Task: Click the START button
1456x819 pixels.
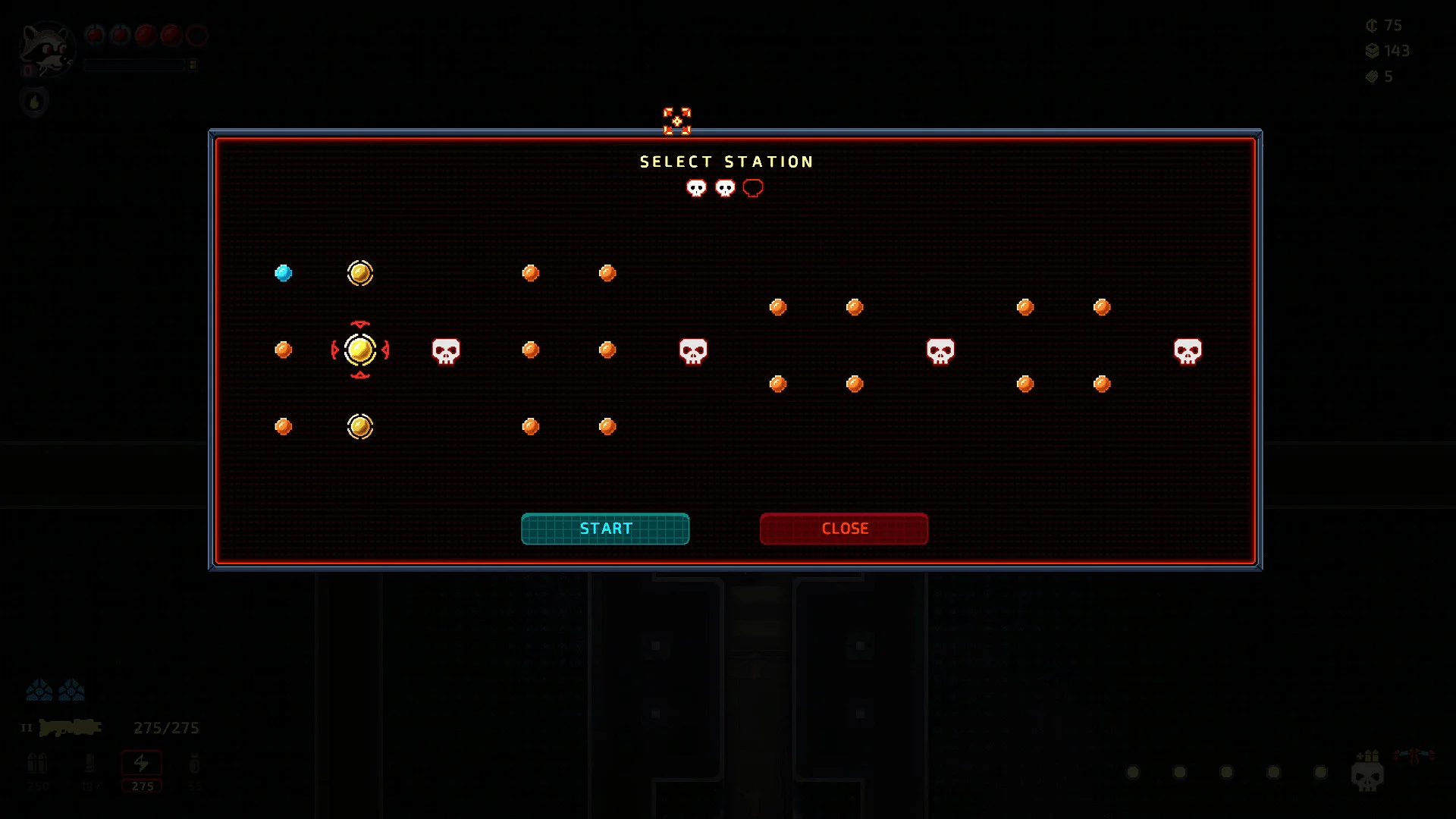Action: (x=605, y=529)
